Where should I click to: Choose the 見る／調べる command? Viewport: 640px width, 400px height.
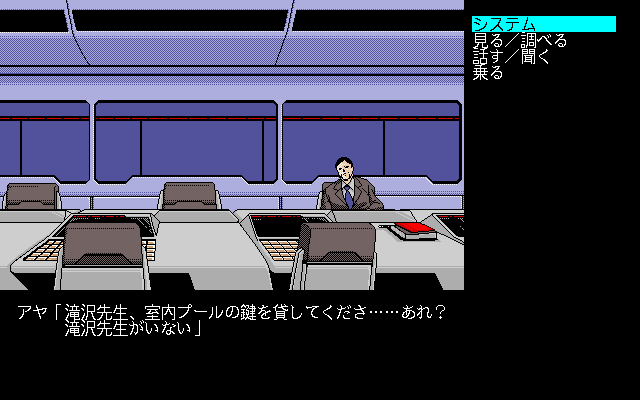click(x=519, y=41)
